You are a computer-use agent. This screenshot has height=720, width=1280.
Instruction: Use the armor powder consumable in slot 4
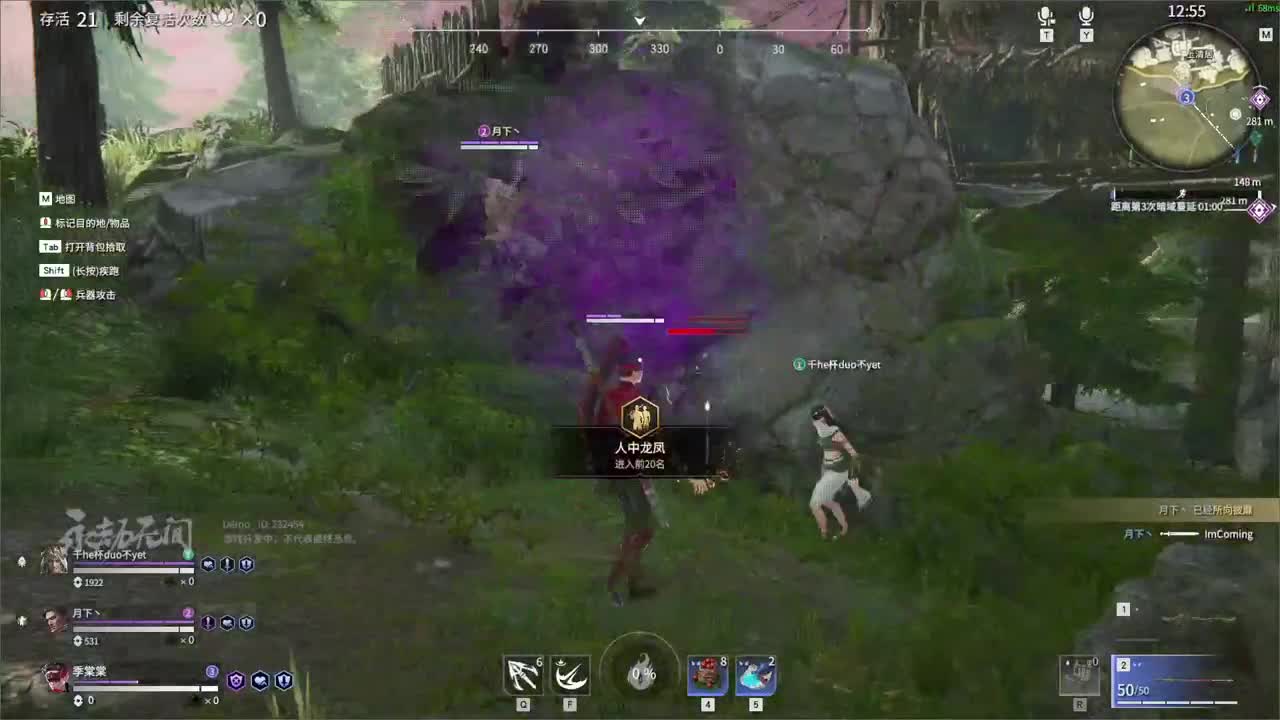tap(706, 675)
